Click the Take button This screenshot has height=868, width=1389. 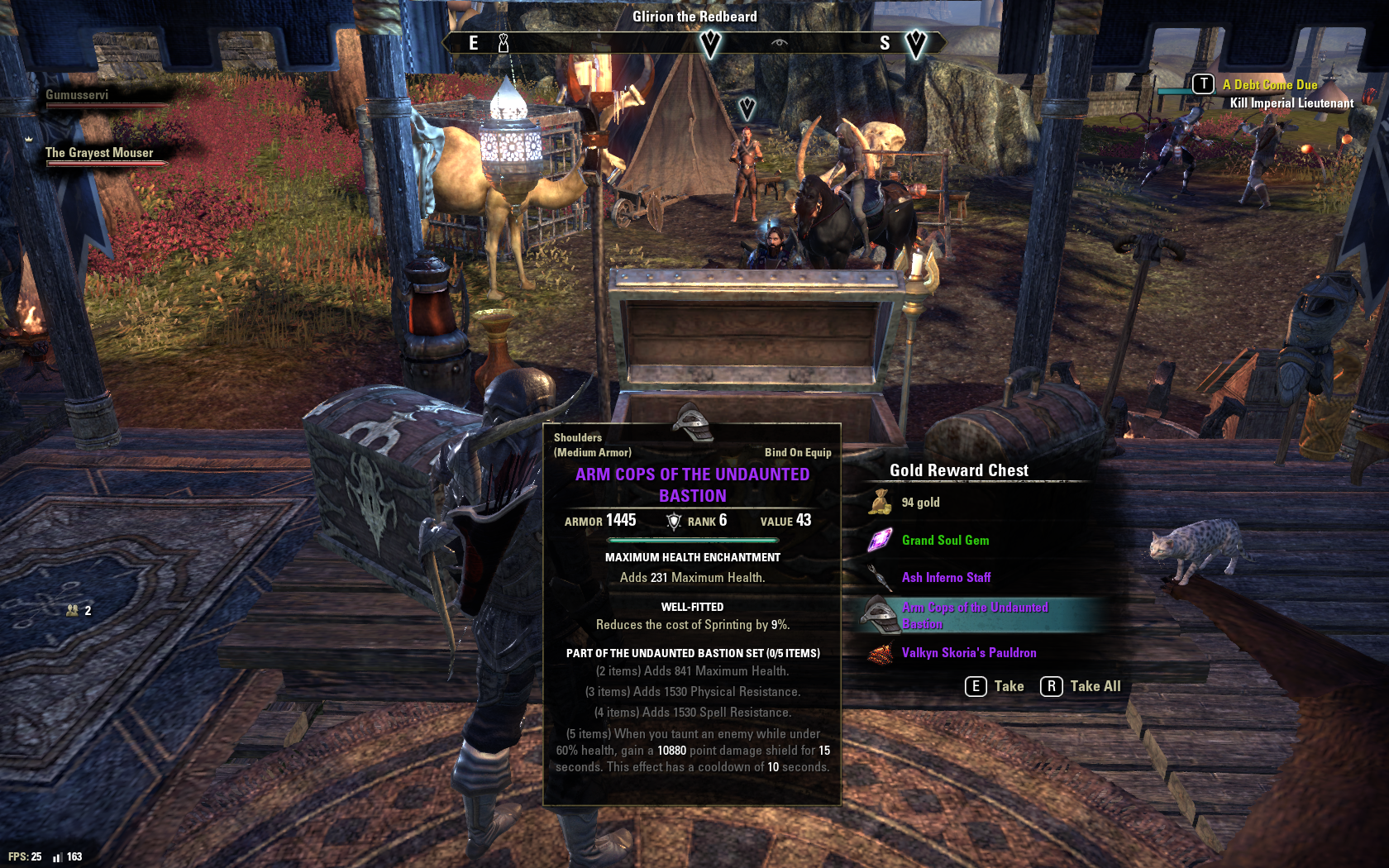(995, 686)
